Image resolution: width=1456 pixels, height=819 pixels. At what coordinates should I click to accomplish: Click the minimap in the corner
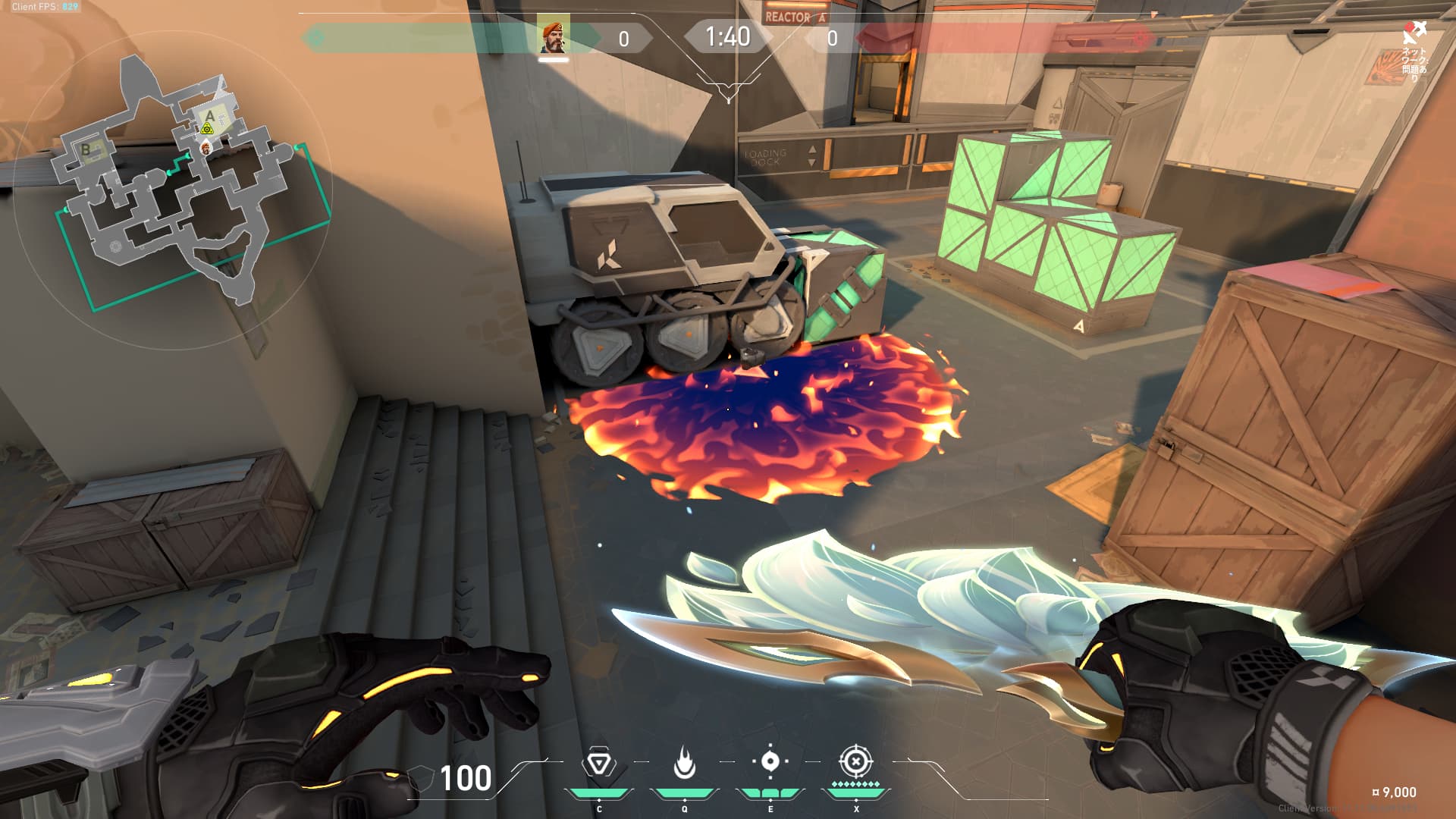point(173,190)
